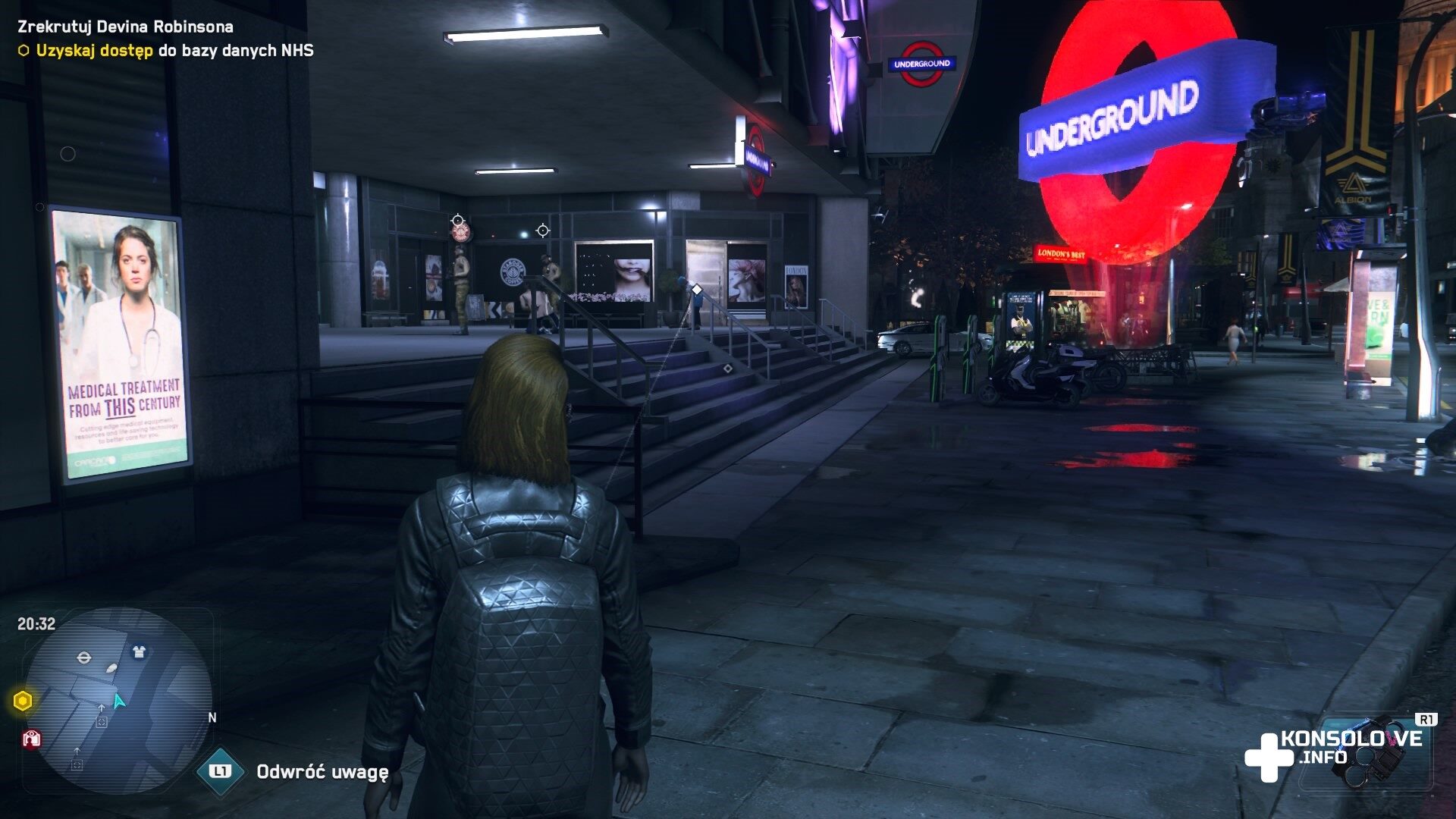This screenshot has height=819, width=1456.
Task: Select the 'Zrekrutuj Devina Robinsona' mission title
Action: [125, 27]
